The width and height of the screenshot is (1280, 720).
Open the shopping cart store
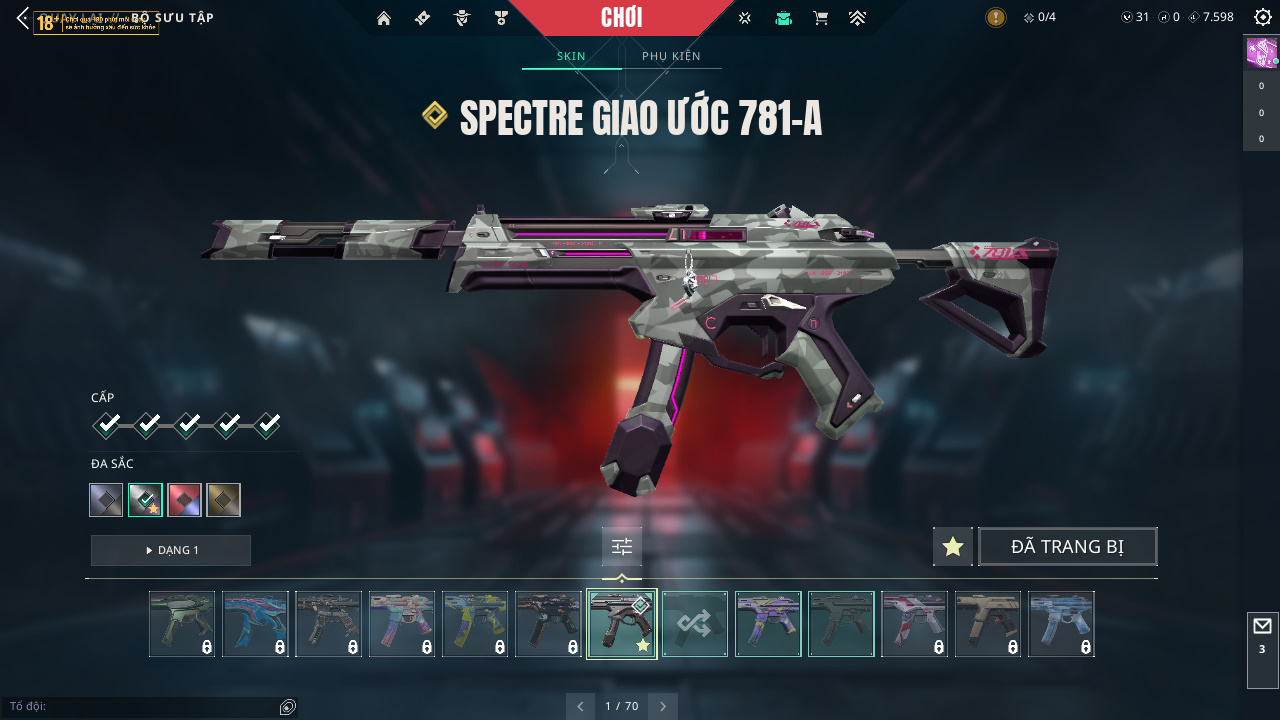[x=821, y=18]
